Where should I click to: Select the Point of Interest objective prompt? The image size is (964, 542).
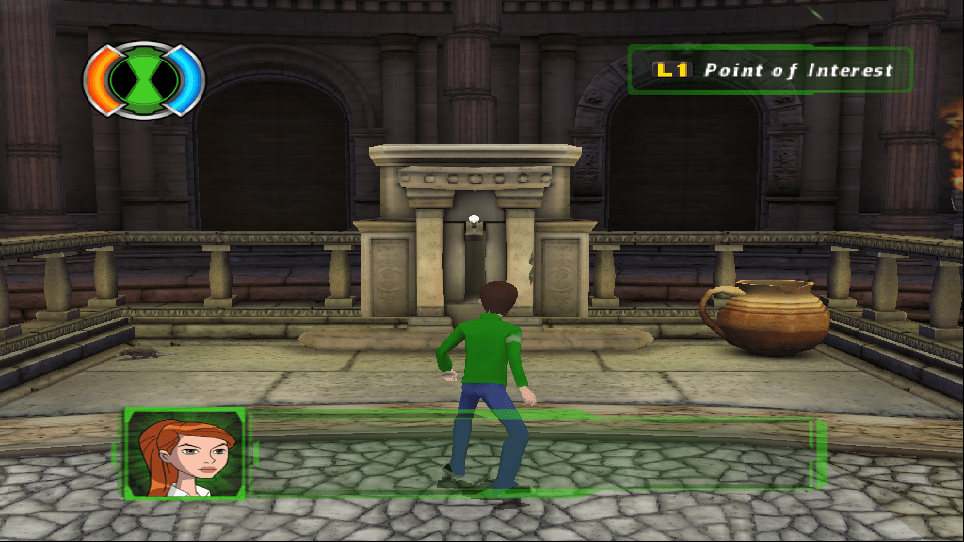click(770, 70)
